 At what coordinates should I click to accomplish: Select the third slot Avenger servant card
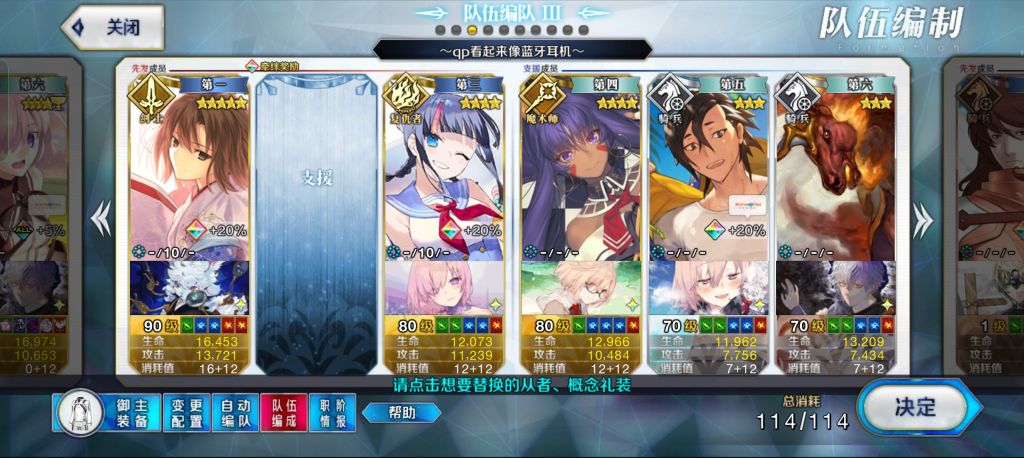pyautogui.click(x=444, y=170)
